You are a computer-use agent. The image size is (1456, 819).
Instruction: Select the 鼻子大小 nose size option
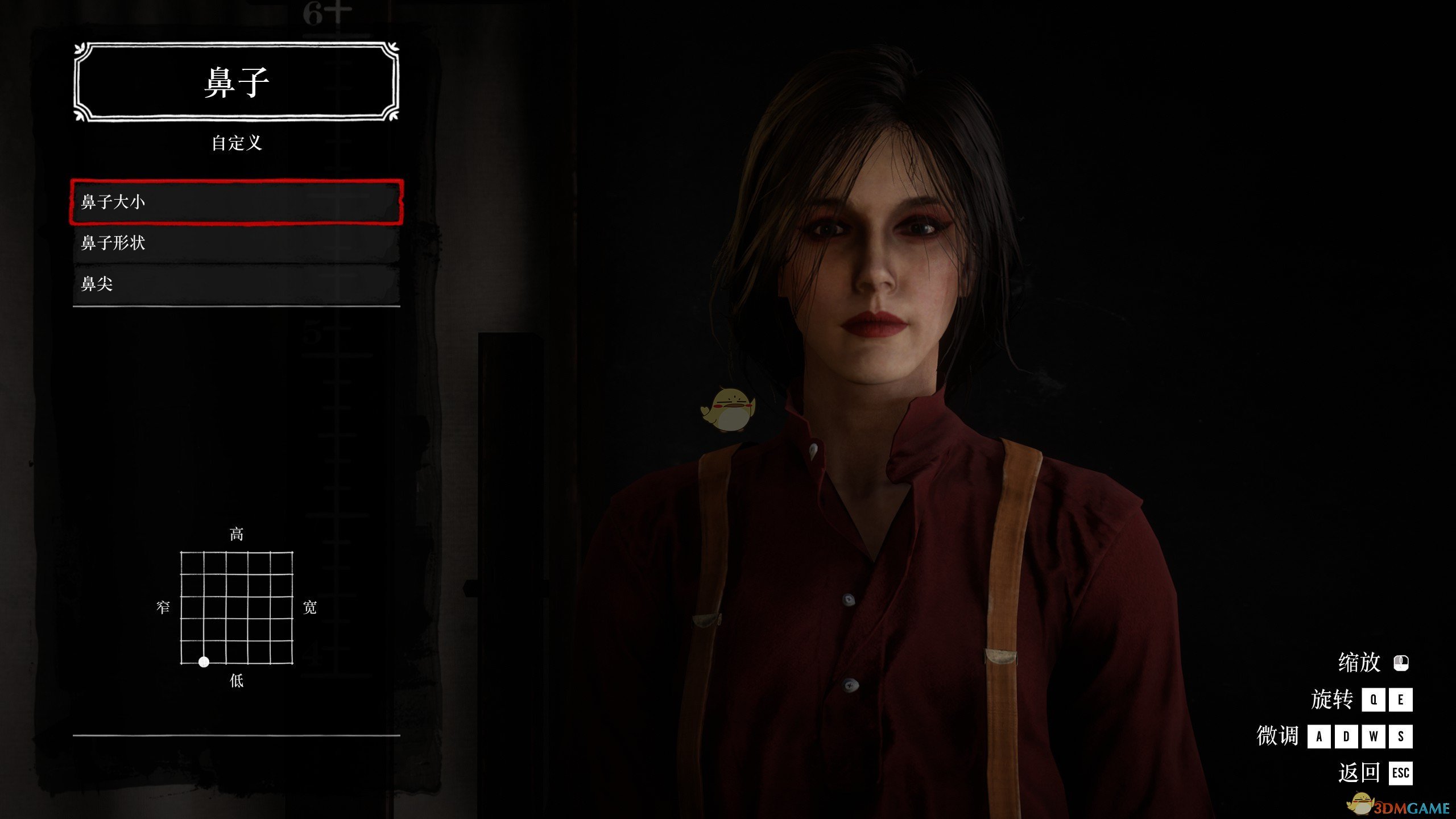(x=236, y=202)
